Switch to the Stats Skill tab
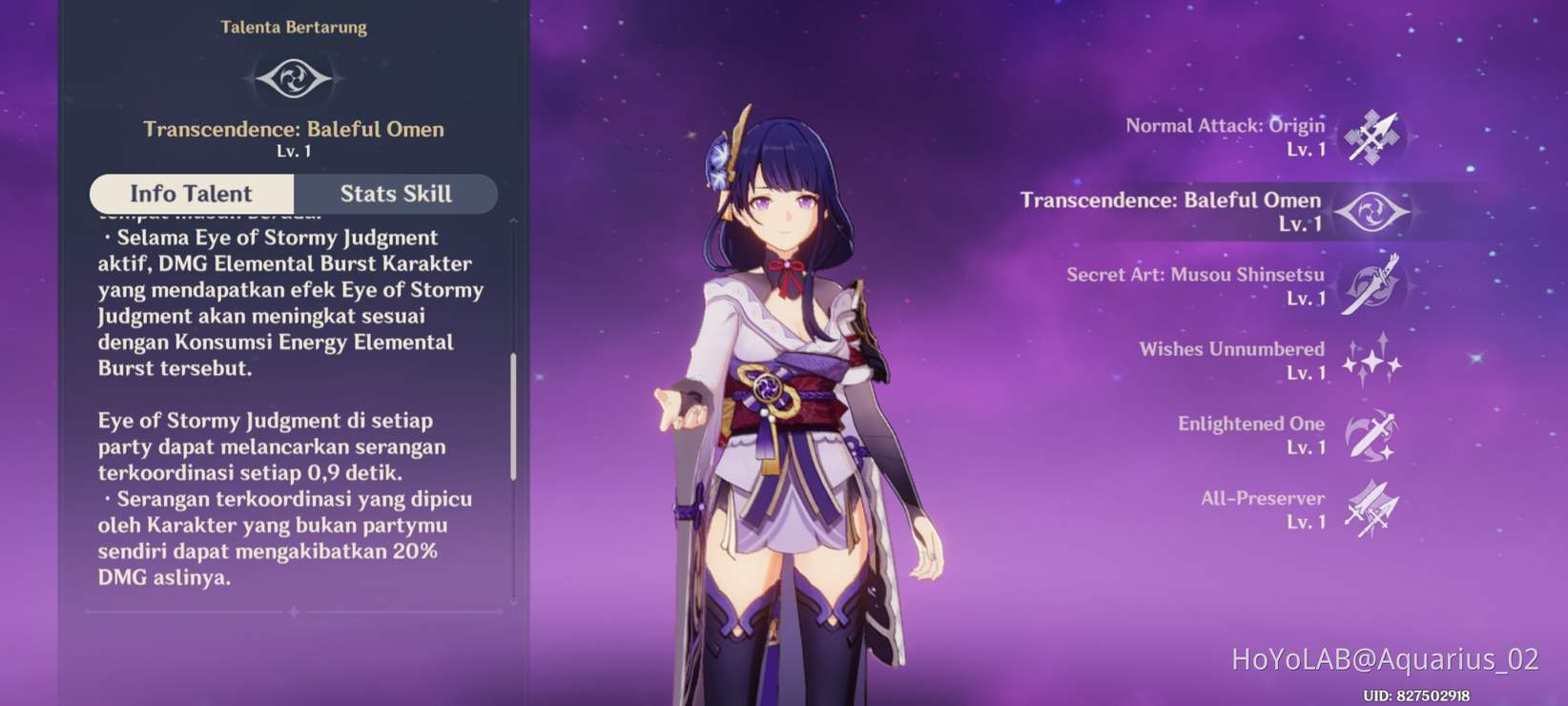The height and width of the screenshot is (706, 1568). [395, 194]
